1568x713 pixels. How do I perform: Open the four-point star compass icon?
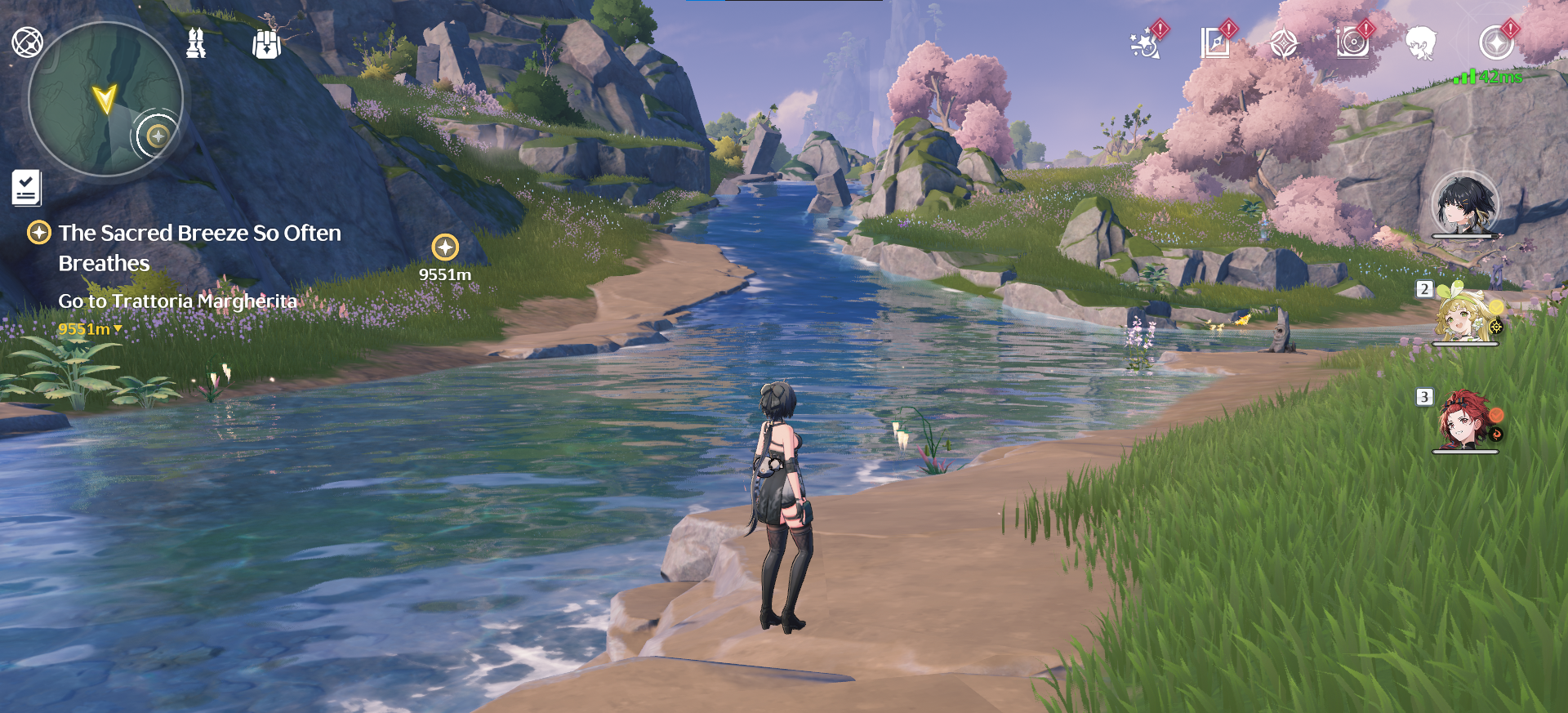pos(1284,43)
